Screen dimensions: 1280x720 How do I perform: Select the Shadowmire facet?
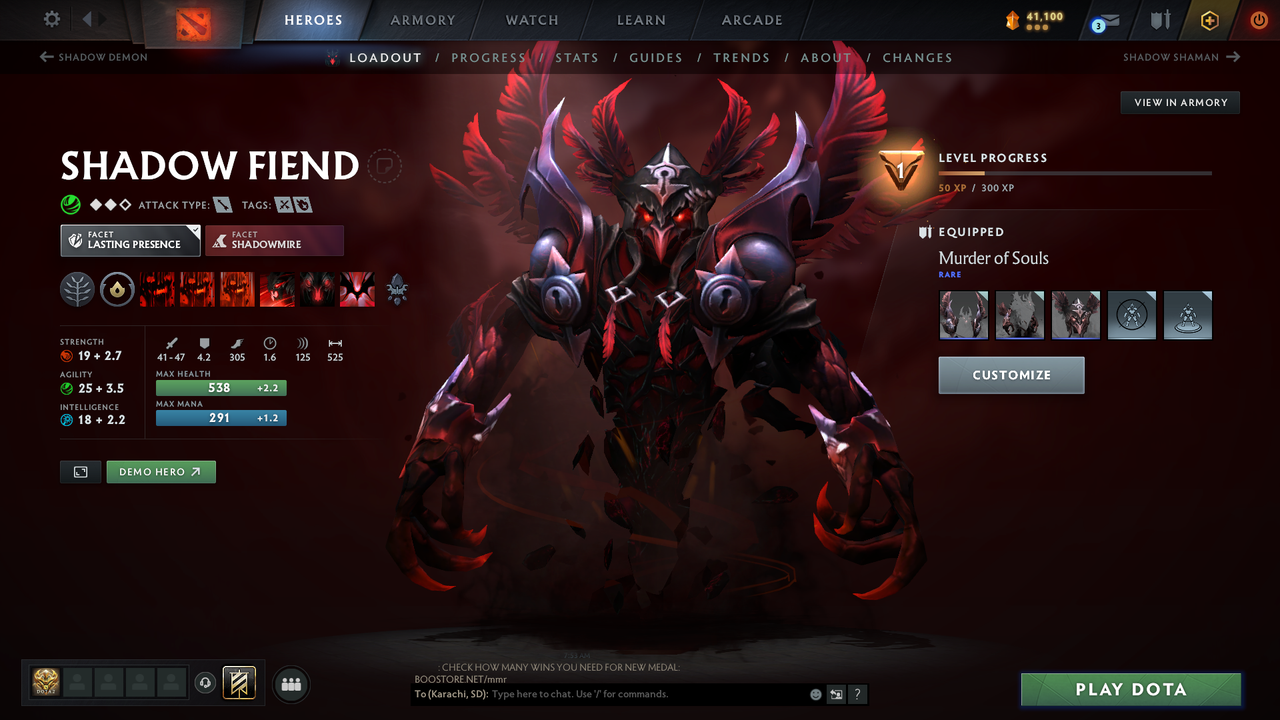pyautogui.click(x=274, y=240)
